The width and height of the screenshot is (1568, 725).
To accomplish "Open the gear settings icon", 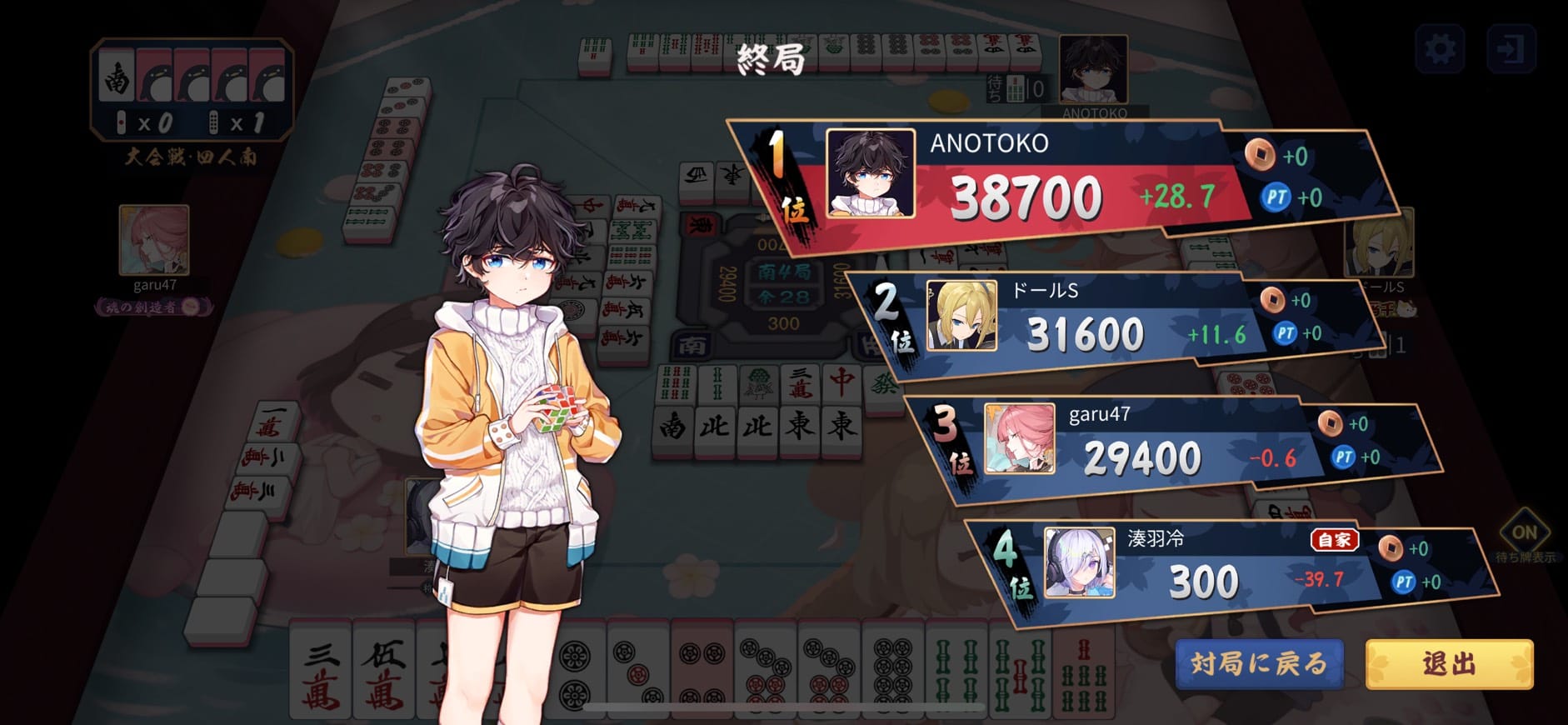I will pyautogui.click(x=1440, y=49).
